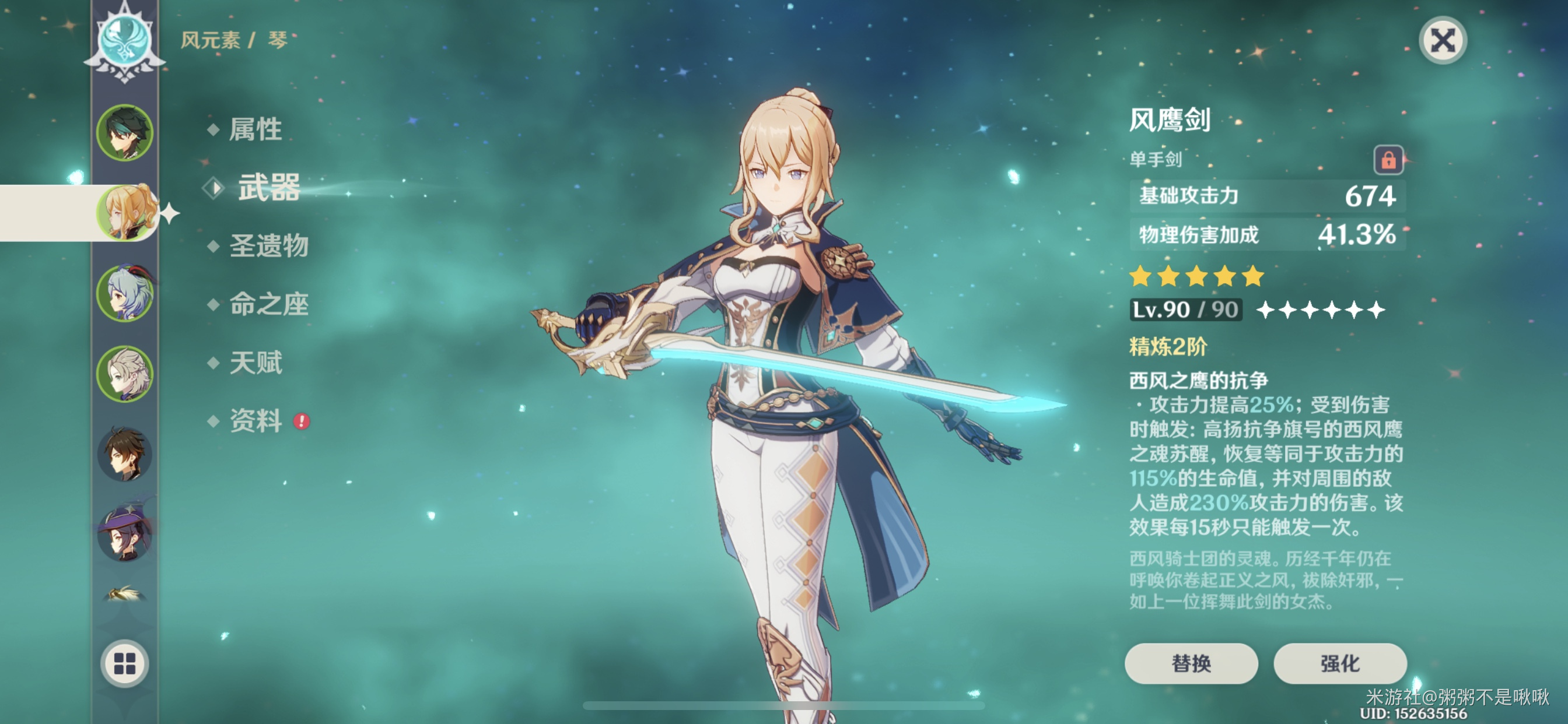Screen dimensions: 1568x724
Task: Switch to the 圣遗物 artifacts tab
Action: 268,246
